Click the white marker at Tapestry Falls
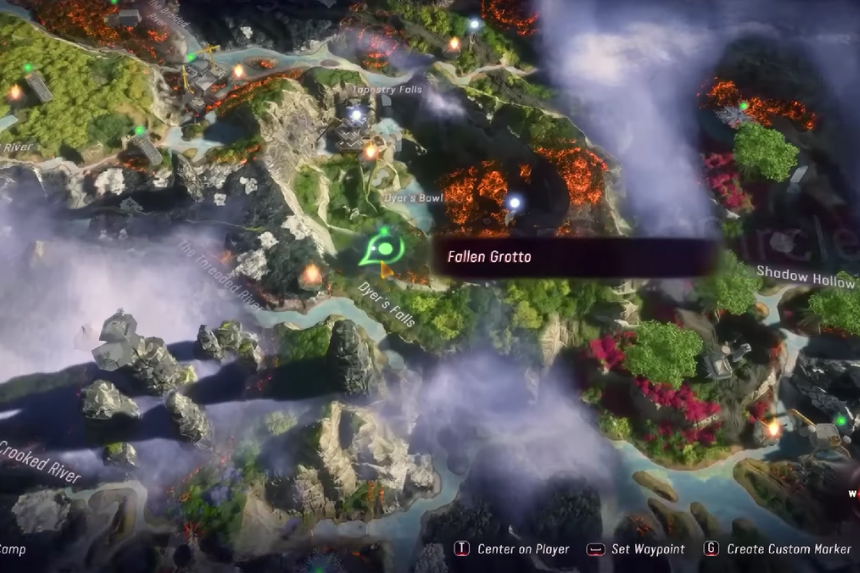 (x=355, y=116)
